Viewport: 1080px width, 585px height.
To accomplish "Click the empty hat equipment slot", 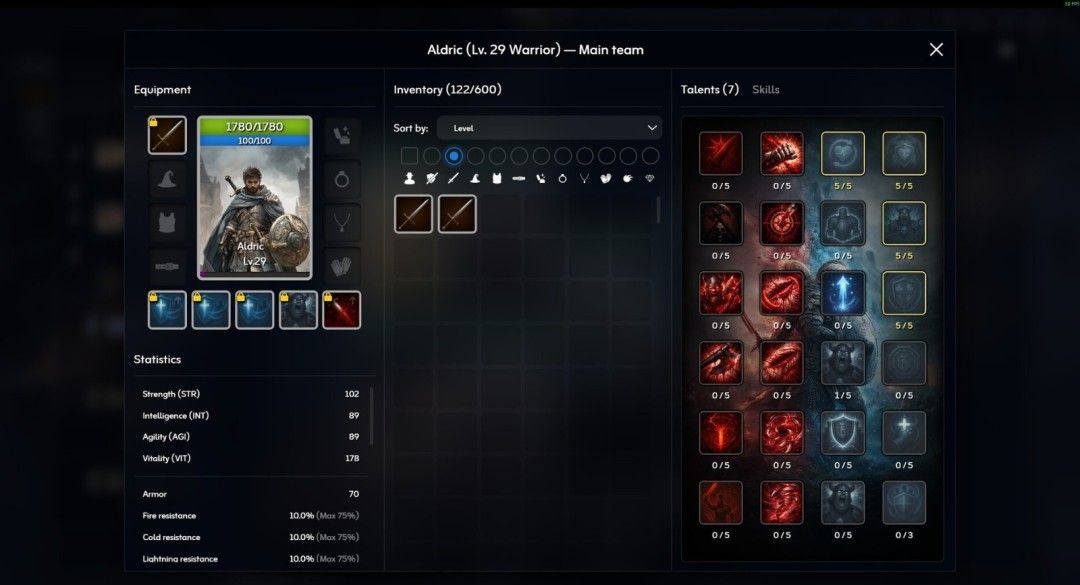I will point(167,179).
